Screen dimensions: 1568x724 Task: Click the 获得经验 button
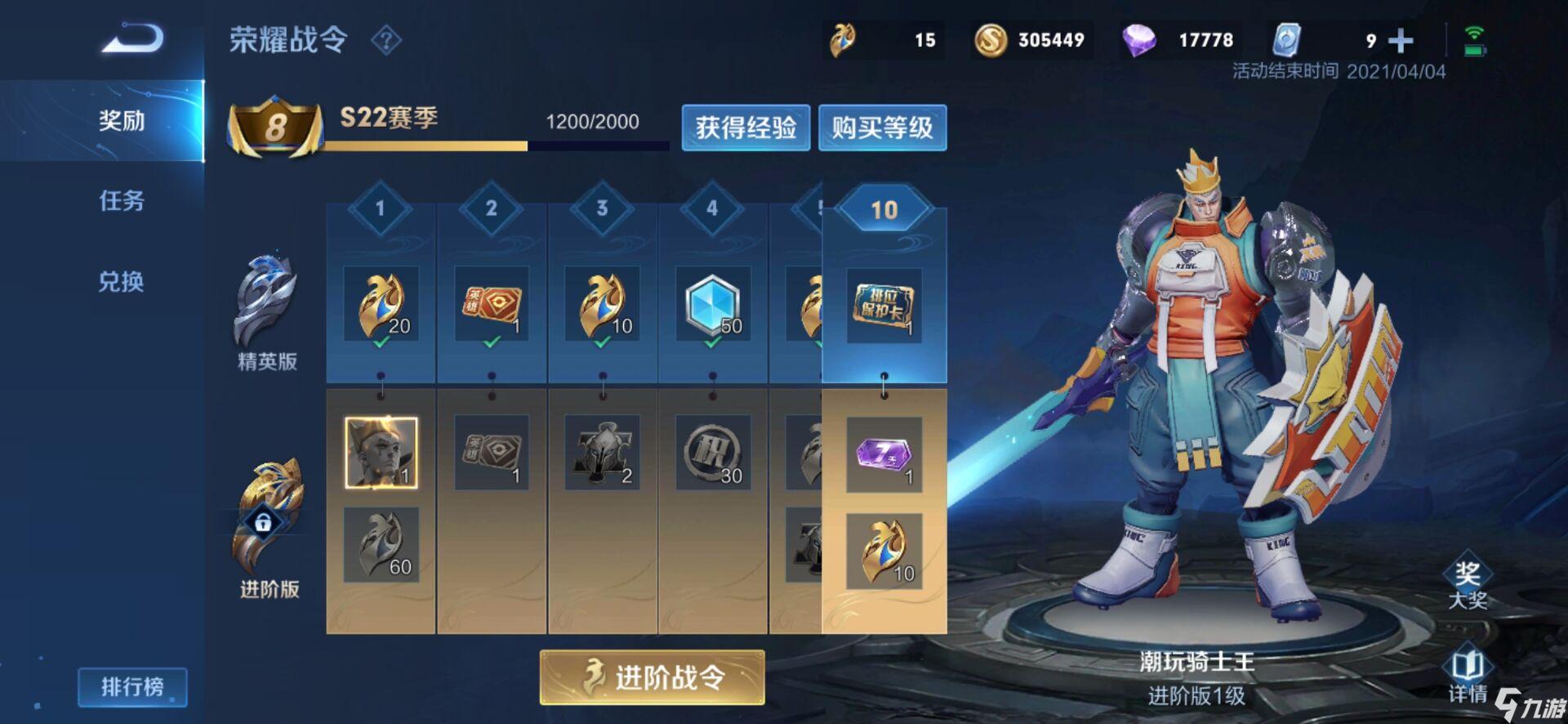[x=746, y=127]
